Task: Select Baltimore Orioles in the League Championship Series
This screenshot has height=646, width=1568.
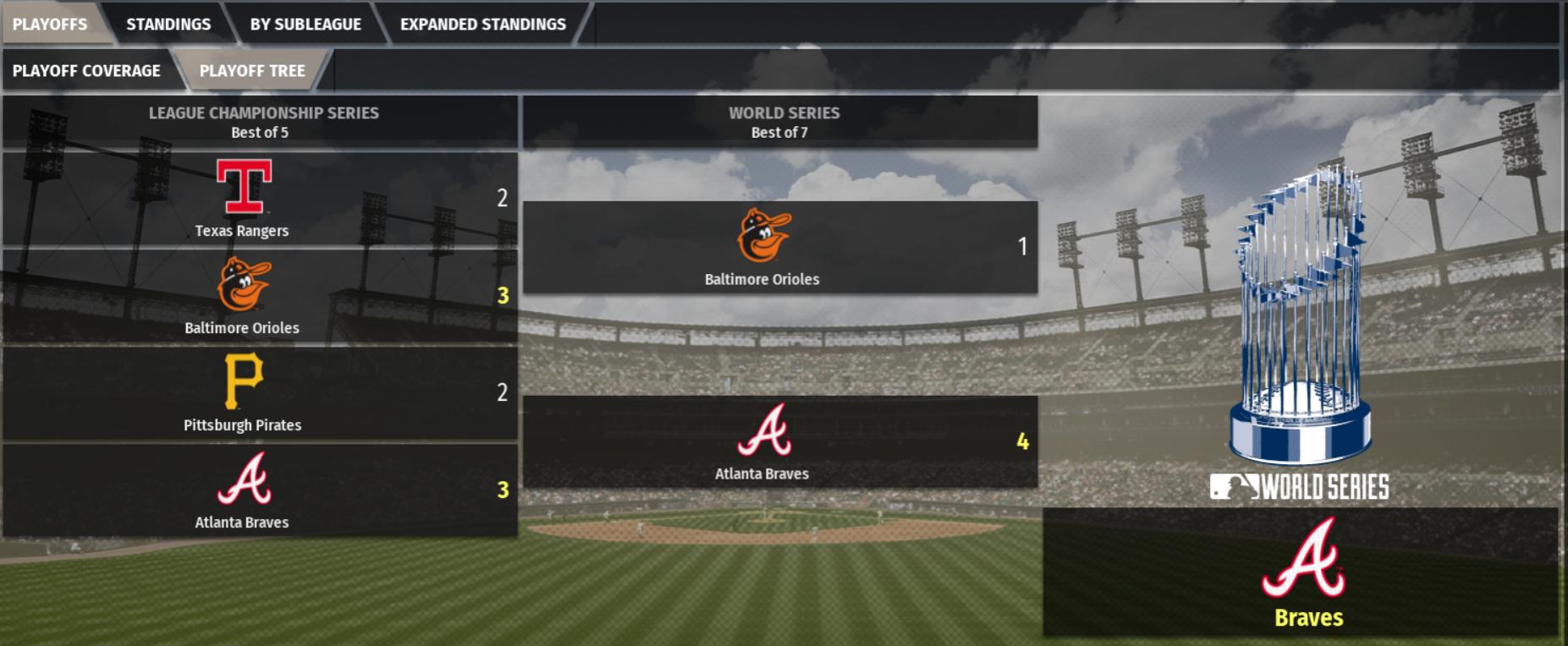Action: click(260, 296)
